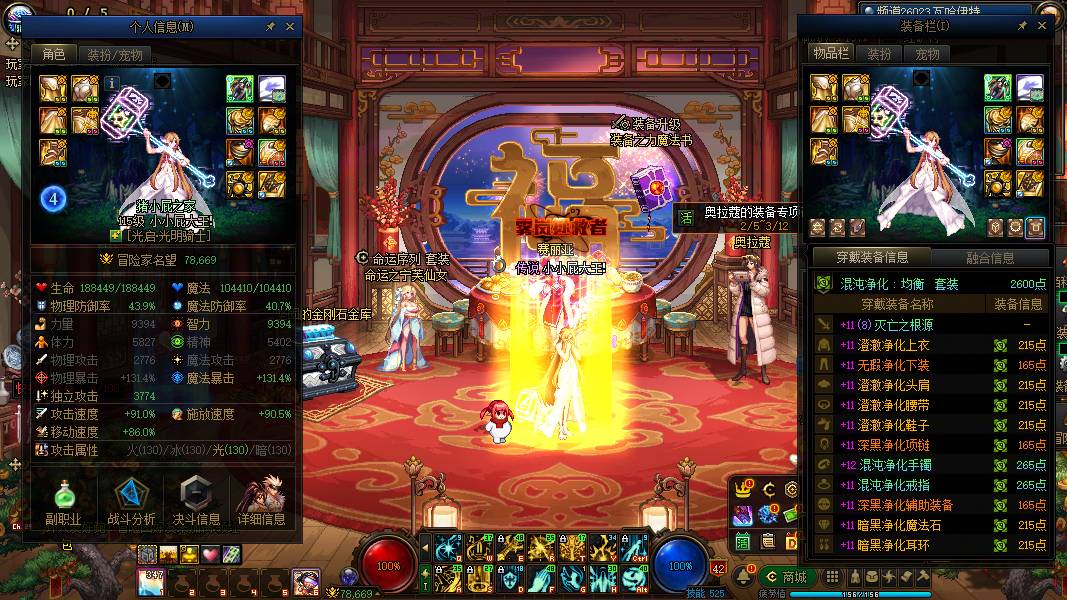Screen dimensions: 1067x600
Task: Pin the personal info window
Action: (x=271, y=27)
